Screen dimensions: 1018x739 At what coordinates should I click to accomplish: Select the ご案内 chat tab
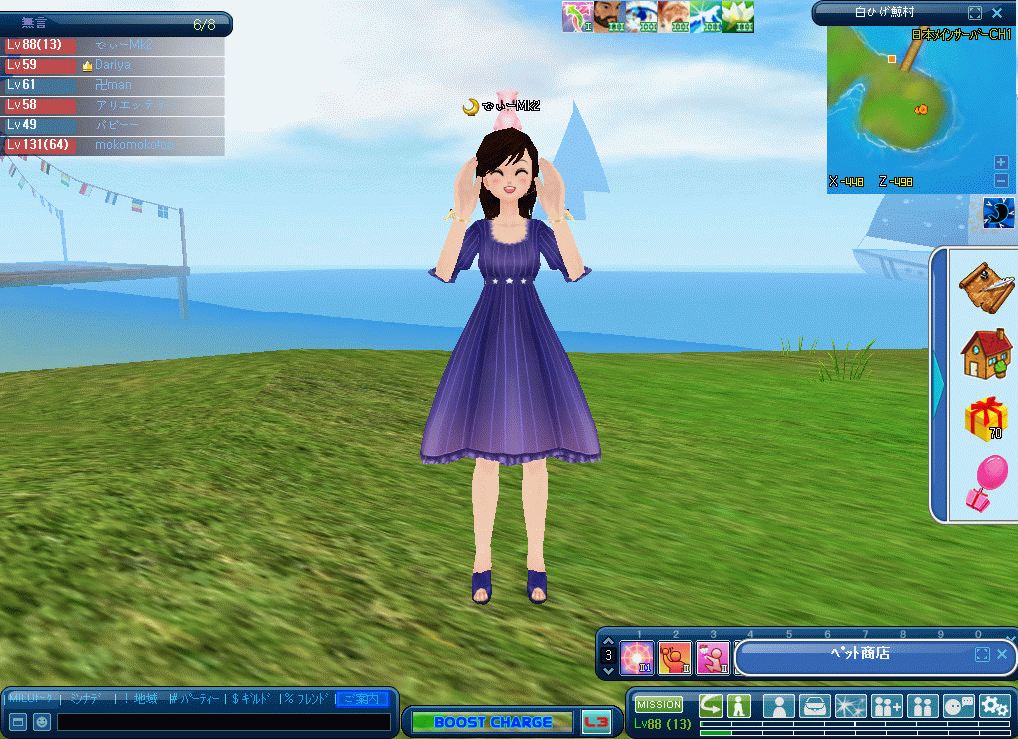click(x=362, y=698)
